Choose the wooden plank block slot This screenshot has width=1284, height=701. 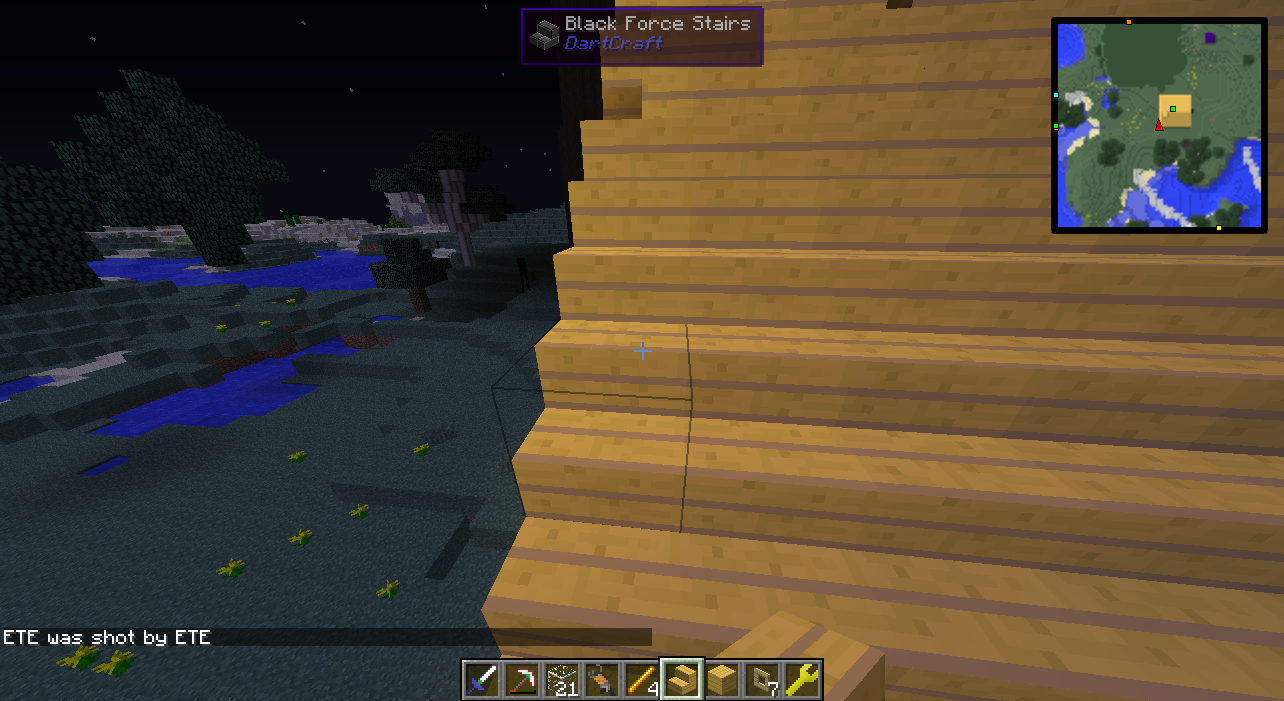click(x=722, y=680)
